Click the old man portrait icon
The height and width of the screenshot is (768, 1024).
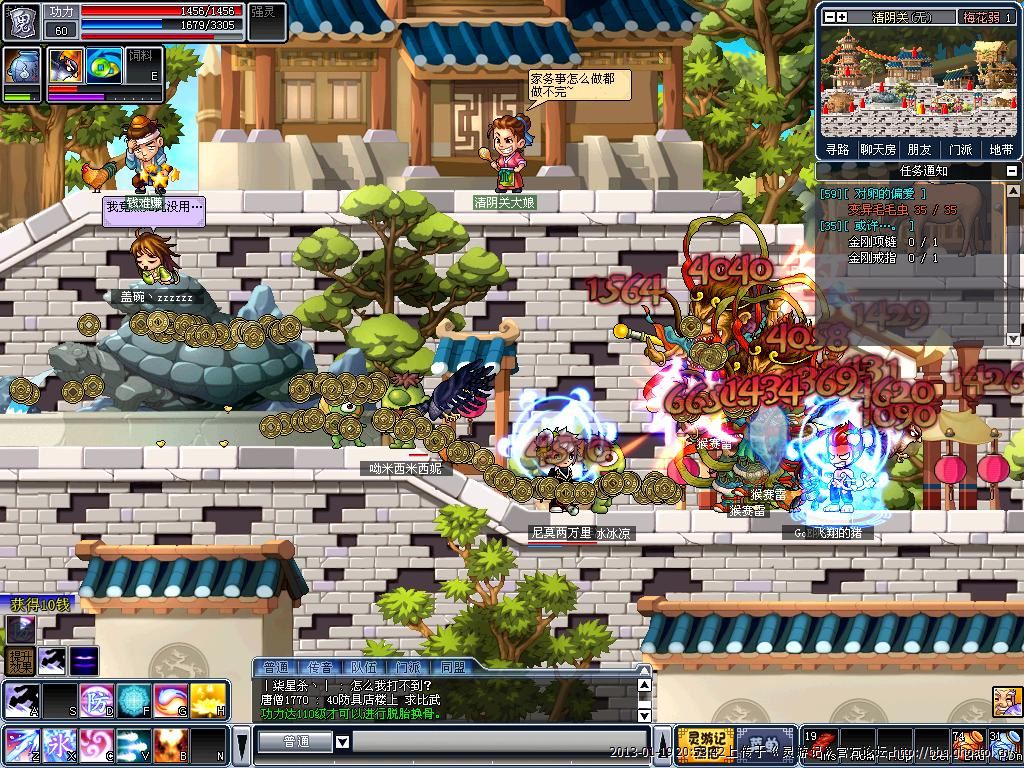tap(1005, 701)
